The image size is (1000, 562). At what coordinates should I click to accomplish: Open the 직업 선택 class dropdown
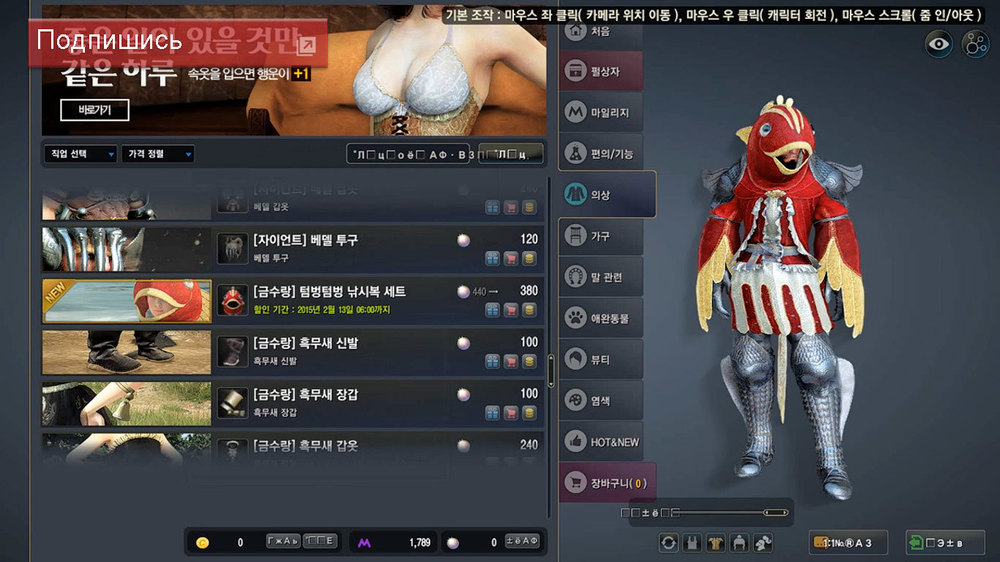(80, 154)
